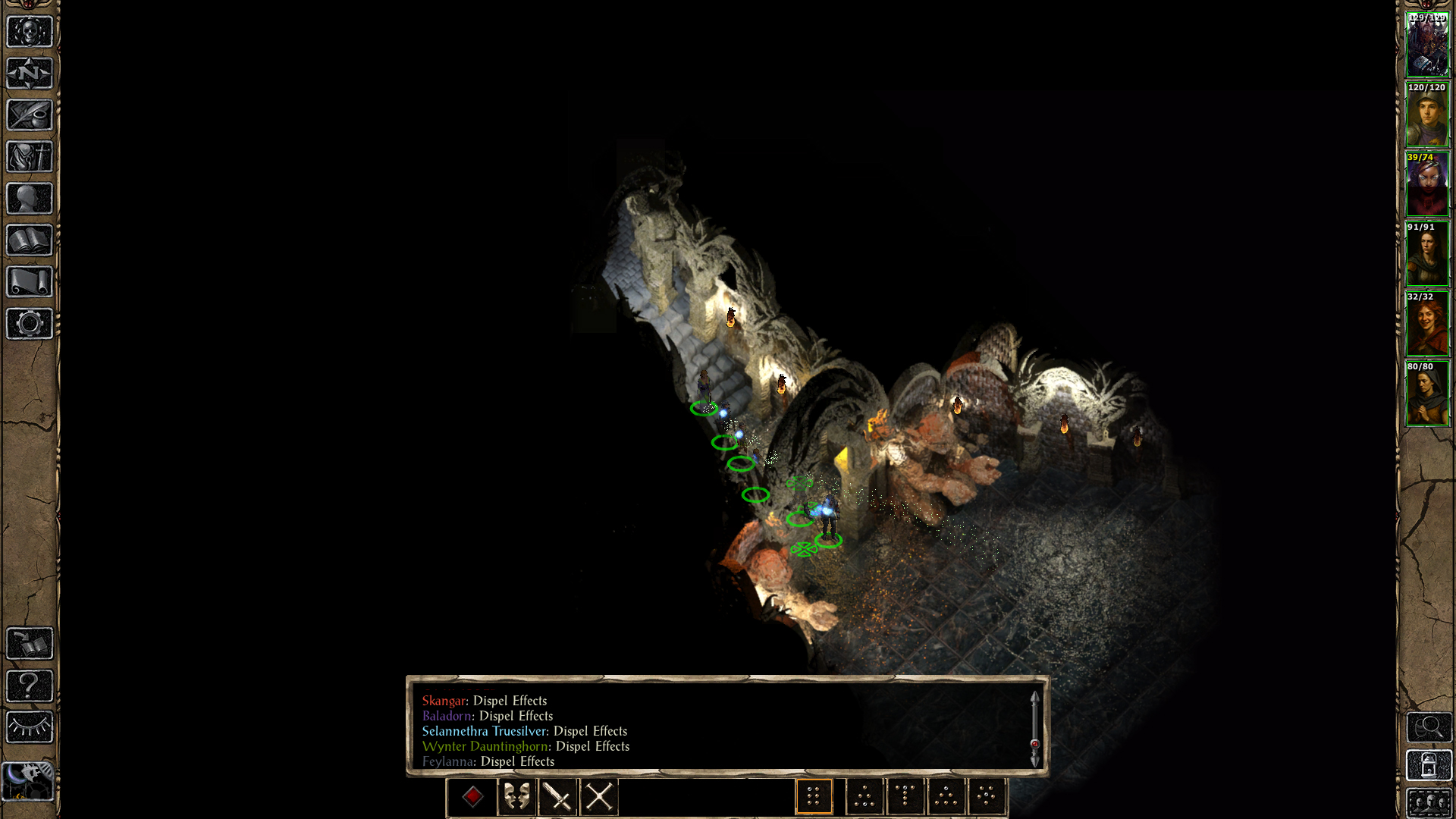The image size is (1456, 819).
Task: Click the skull return-to-game button
Action: (30, 32)
